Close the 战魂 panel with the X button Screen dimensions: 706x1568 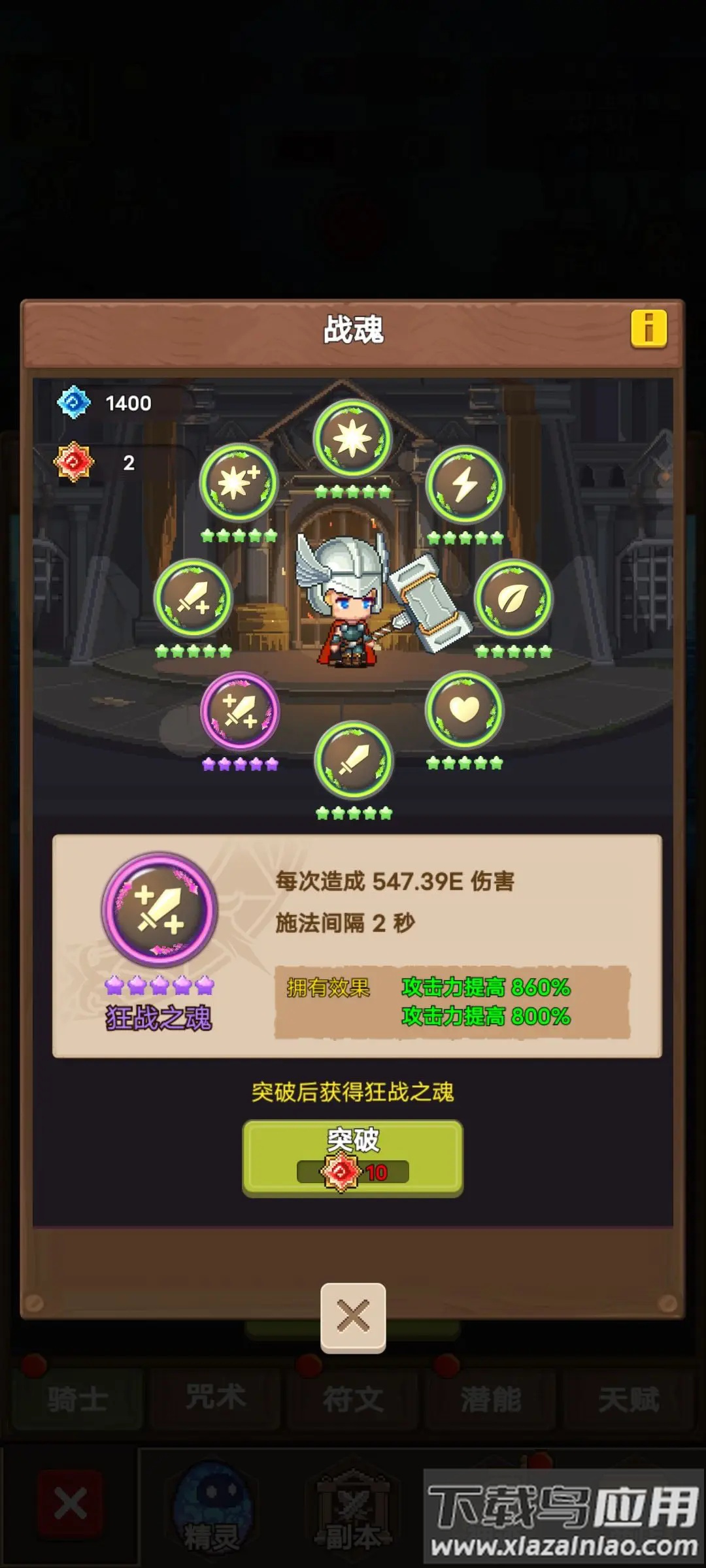353,1316
